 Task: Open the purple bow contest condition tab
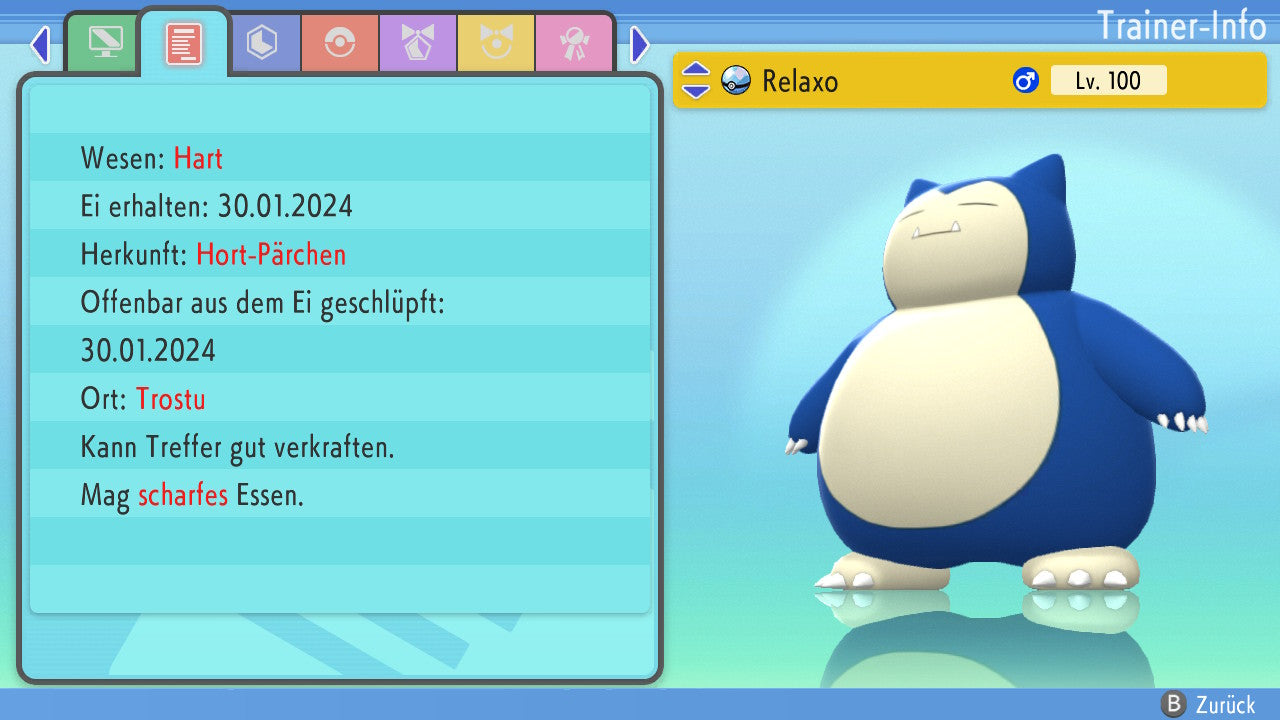418,44
